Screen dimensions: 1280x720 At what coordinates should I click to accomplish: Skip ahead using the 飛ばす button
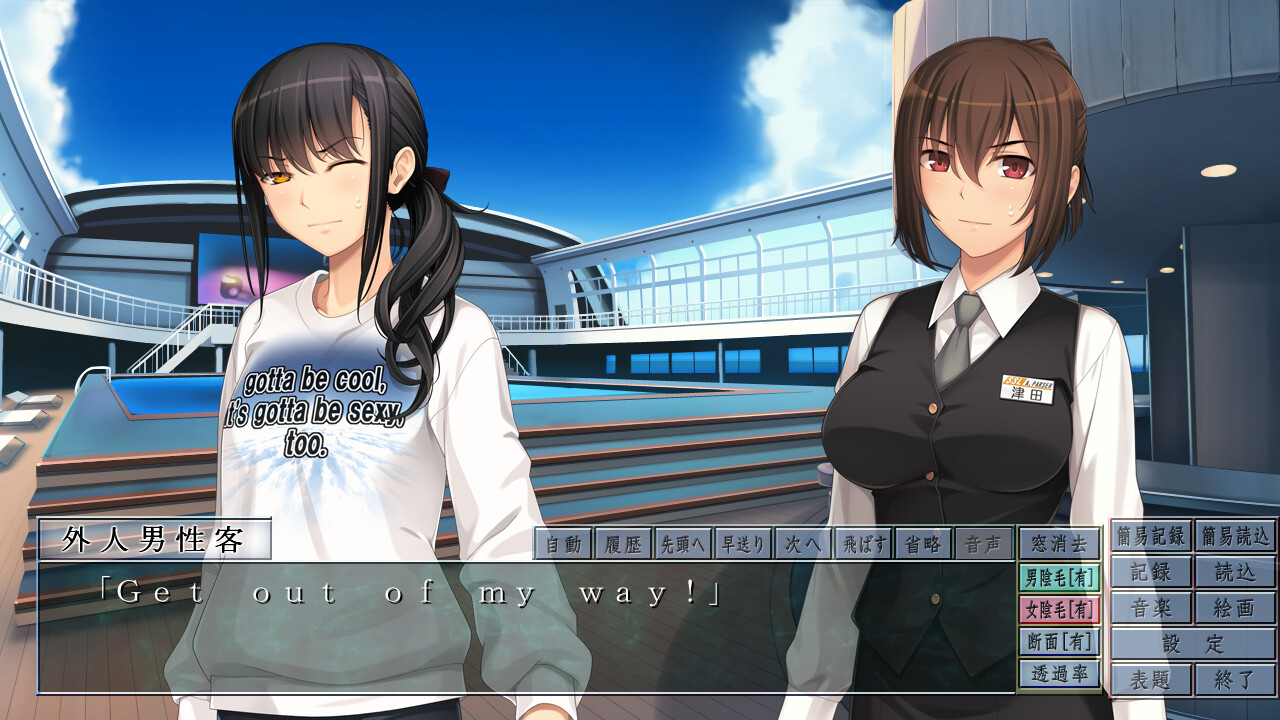[864, 544]
